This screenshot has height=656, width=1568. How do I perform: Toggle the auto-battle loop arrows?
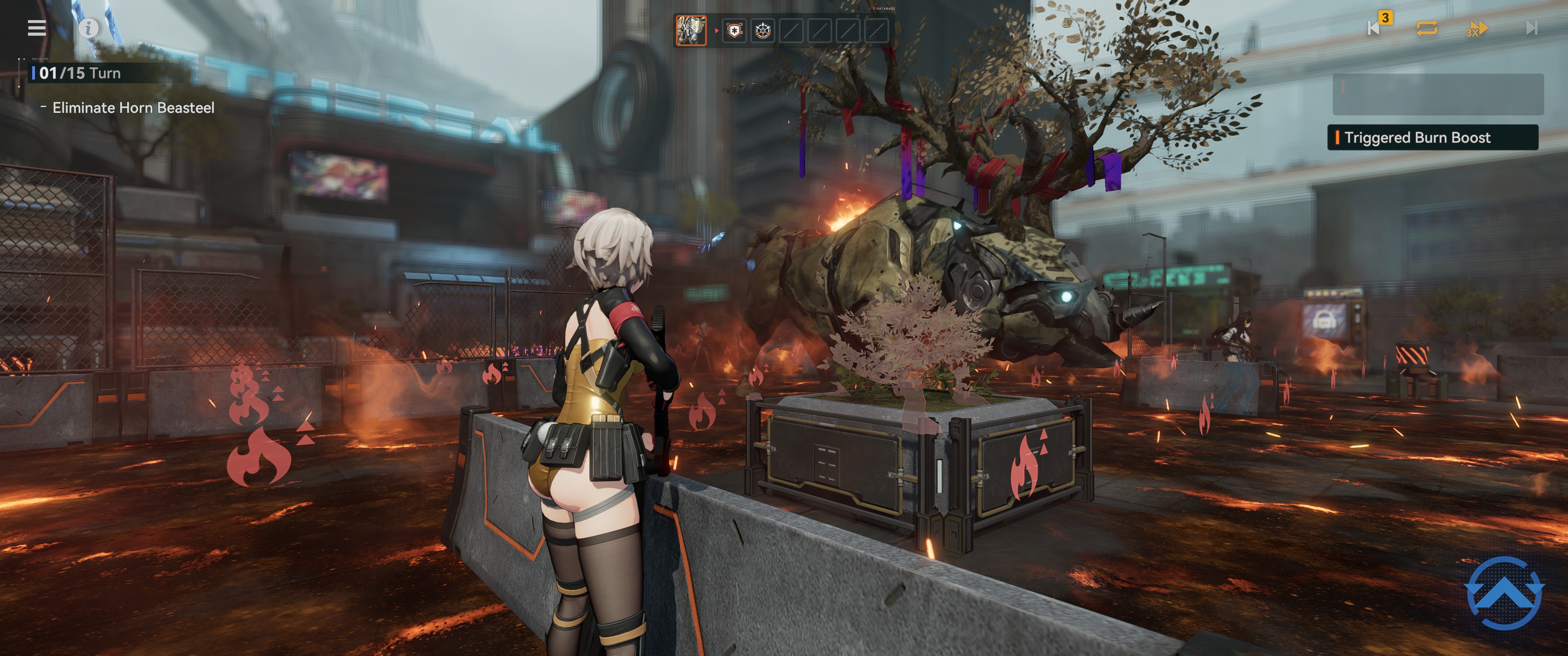tap(1427, 28)
